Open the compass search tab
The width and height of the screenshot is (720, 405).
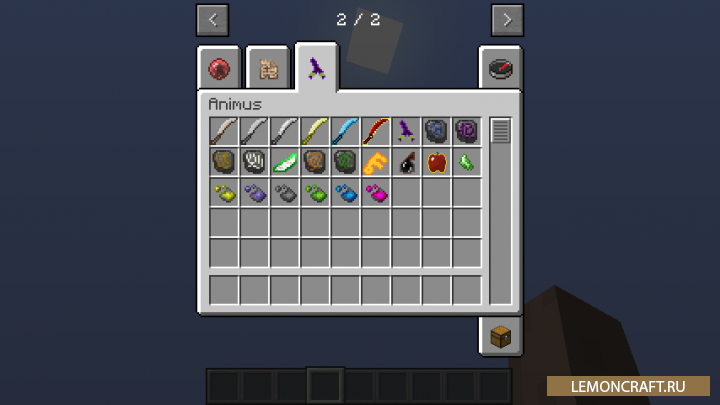coord(500,68)
